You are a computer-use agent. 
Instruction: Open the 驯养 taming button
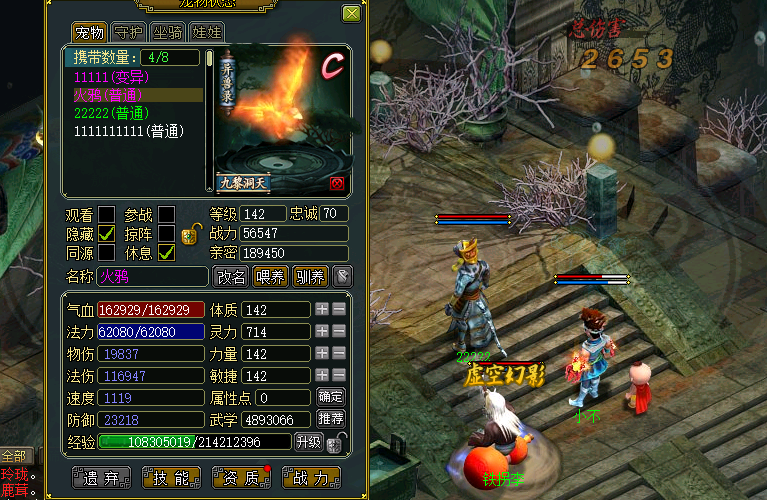(308, 276)
